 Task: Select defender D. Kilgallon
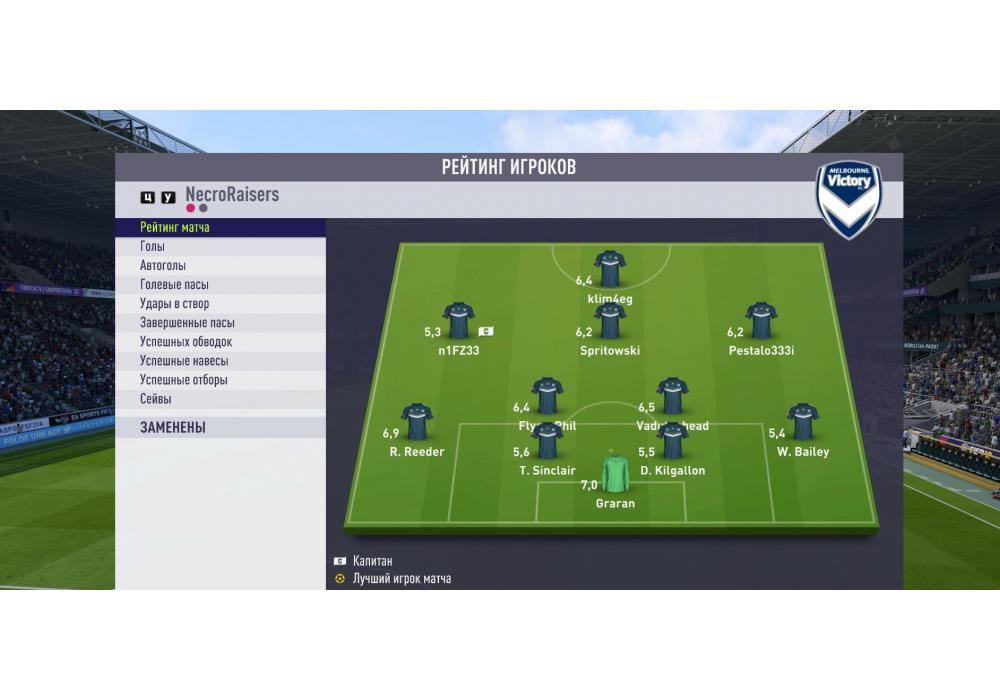[673, 441]
